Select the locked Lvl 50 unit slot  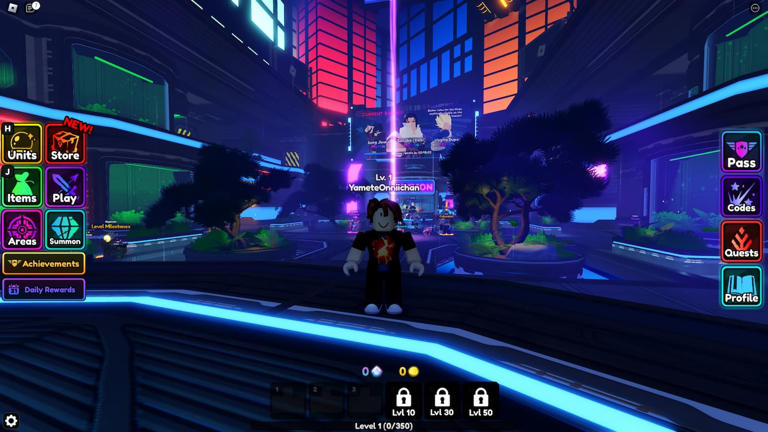click(480, 401)
